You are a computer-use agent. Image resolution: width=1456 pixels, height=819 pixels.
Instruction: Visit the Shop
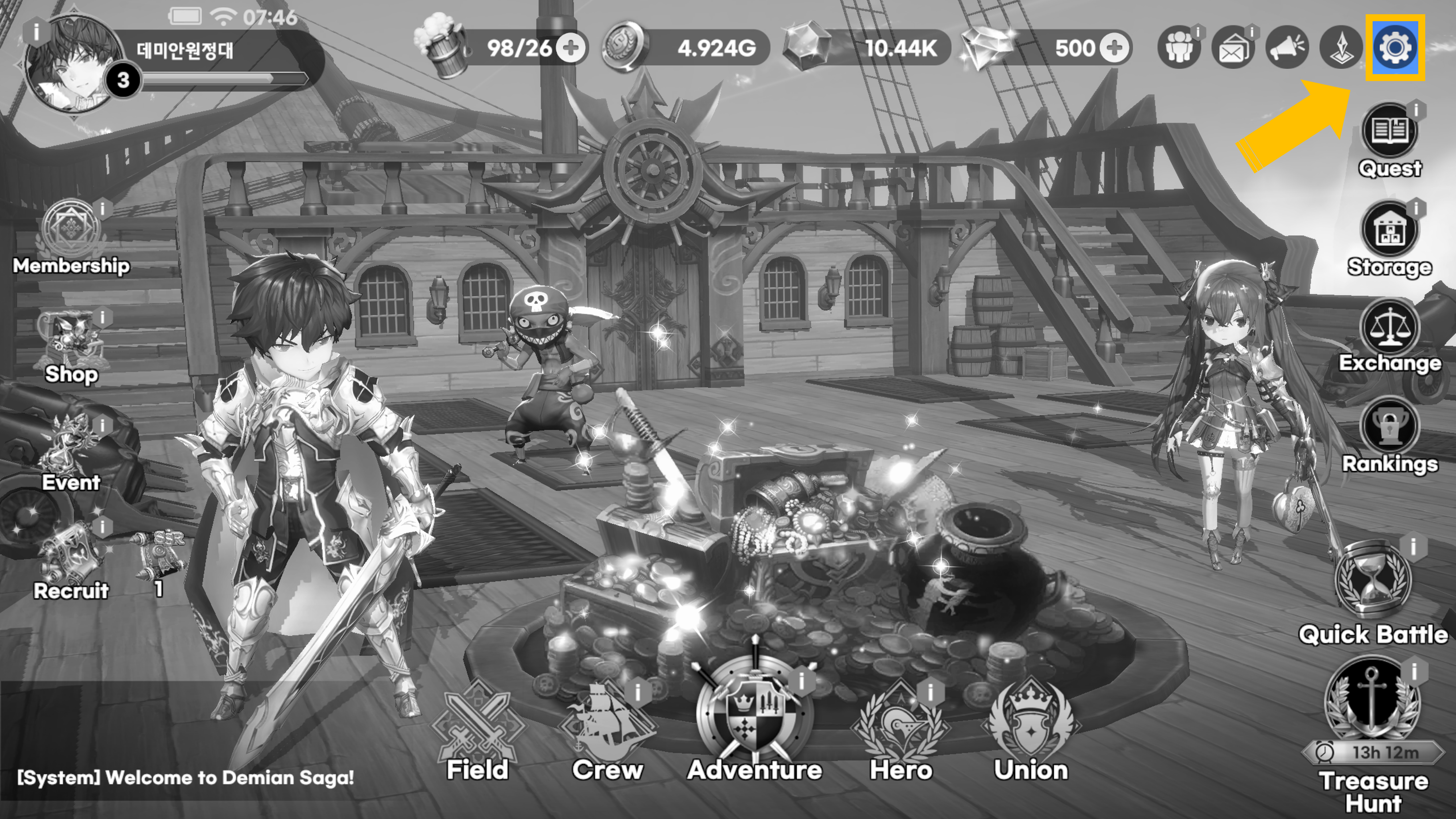point(71,345)
